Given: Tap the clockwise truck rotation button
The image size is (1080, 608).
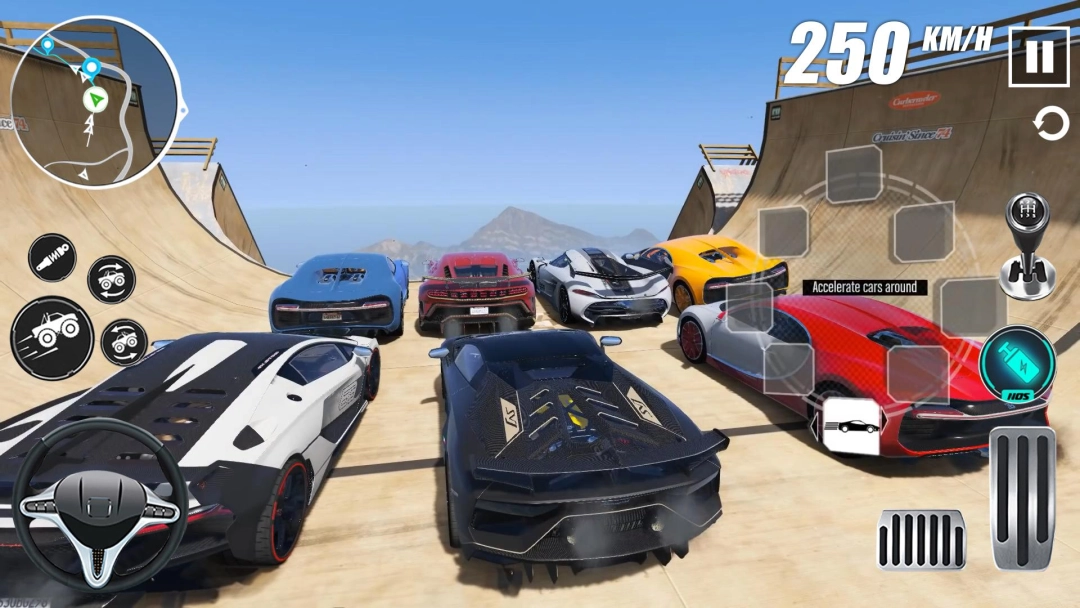Looking at the screenshot, I should [112, 280].
